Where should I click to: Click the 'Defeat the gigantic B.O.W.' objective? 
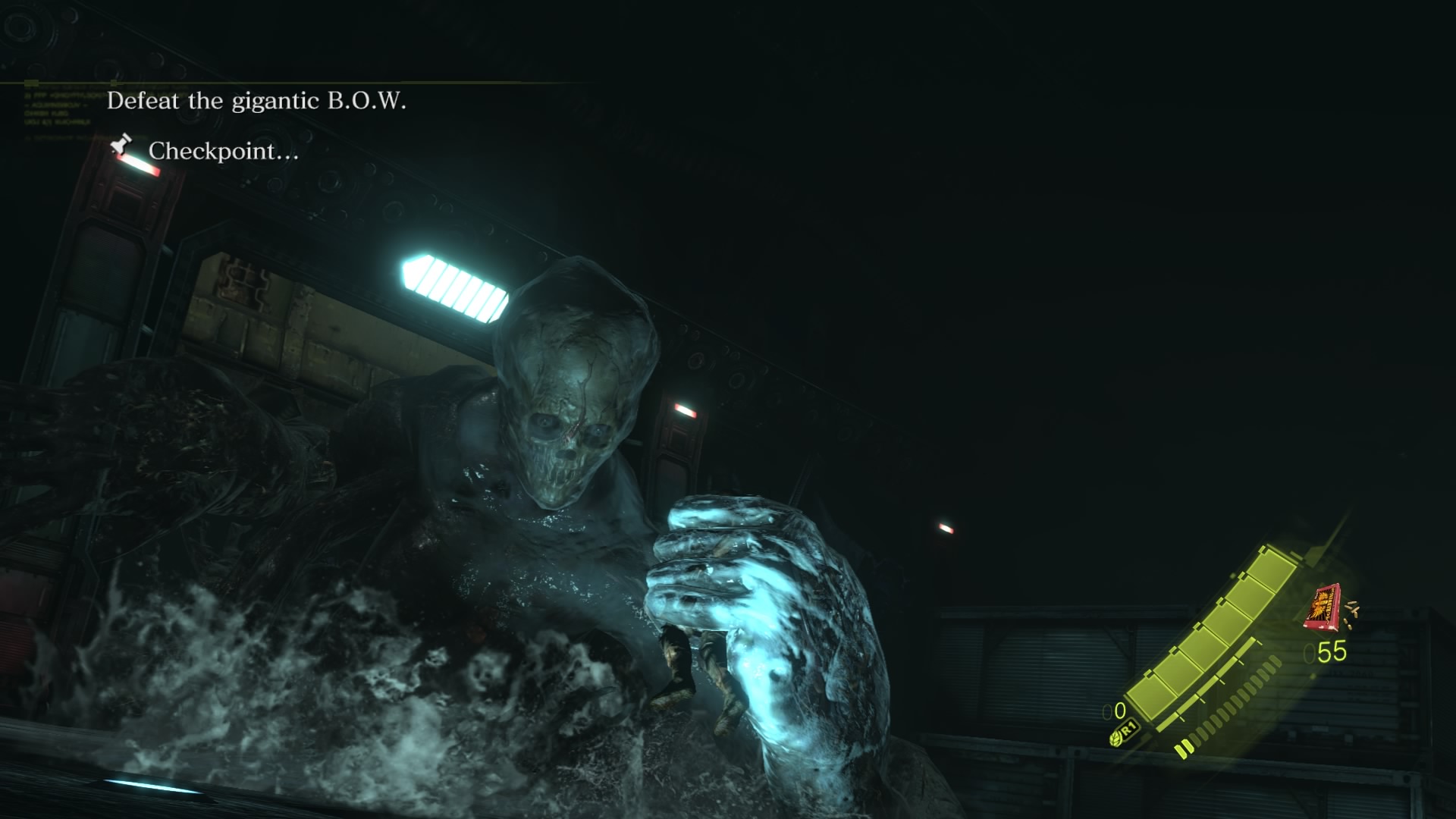tap(256, 101)
